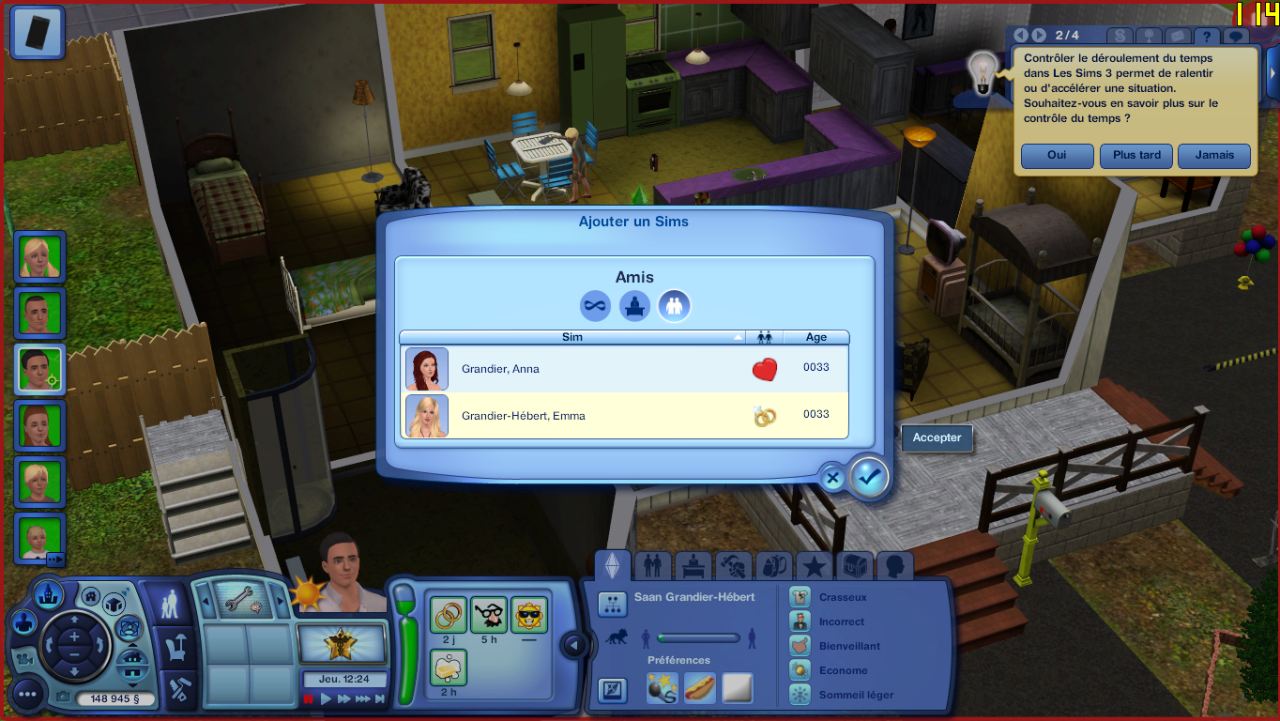Open the inventory backpack tab
Viewport: 1280px width, 721px height.
point(774,567)
